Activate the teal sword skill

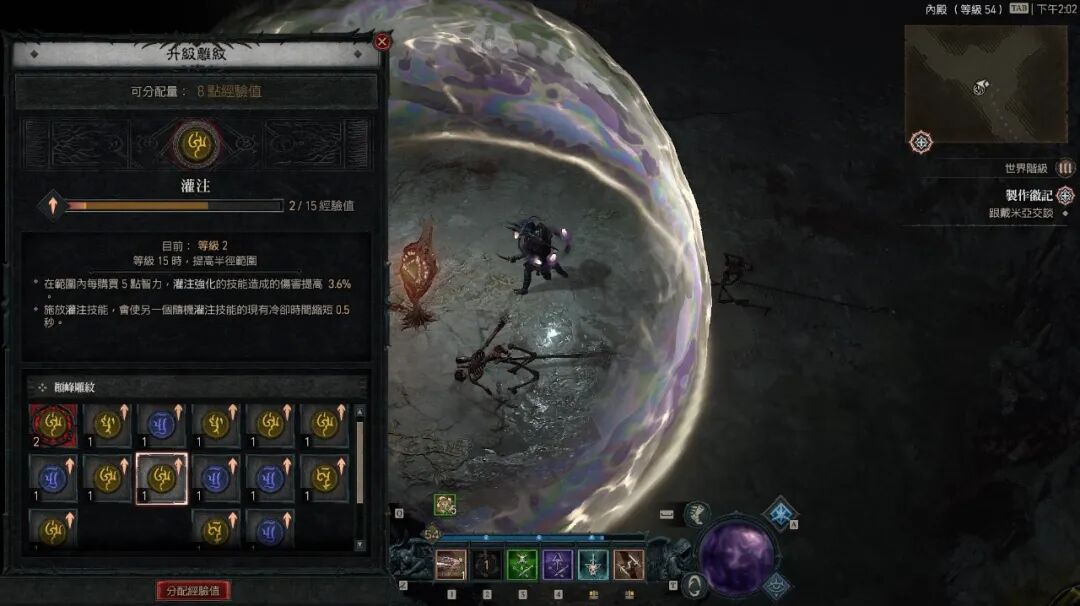(x=593, y=565)
